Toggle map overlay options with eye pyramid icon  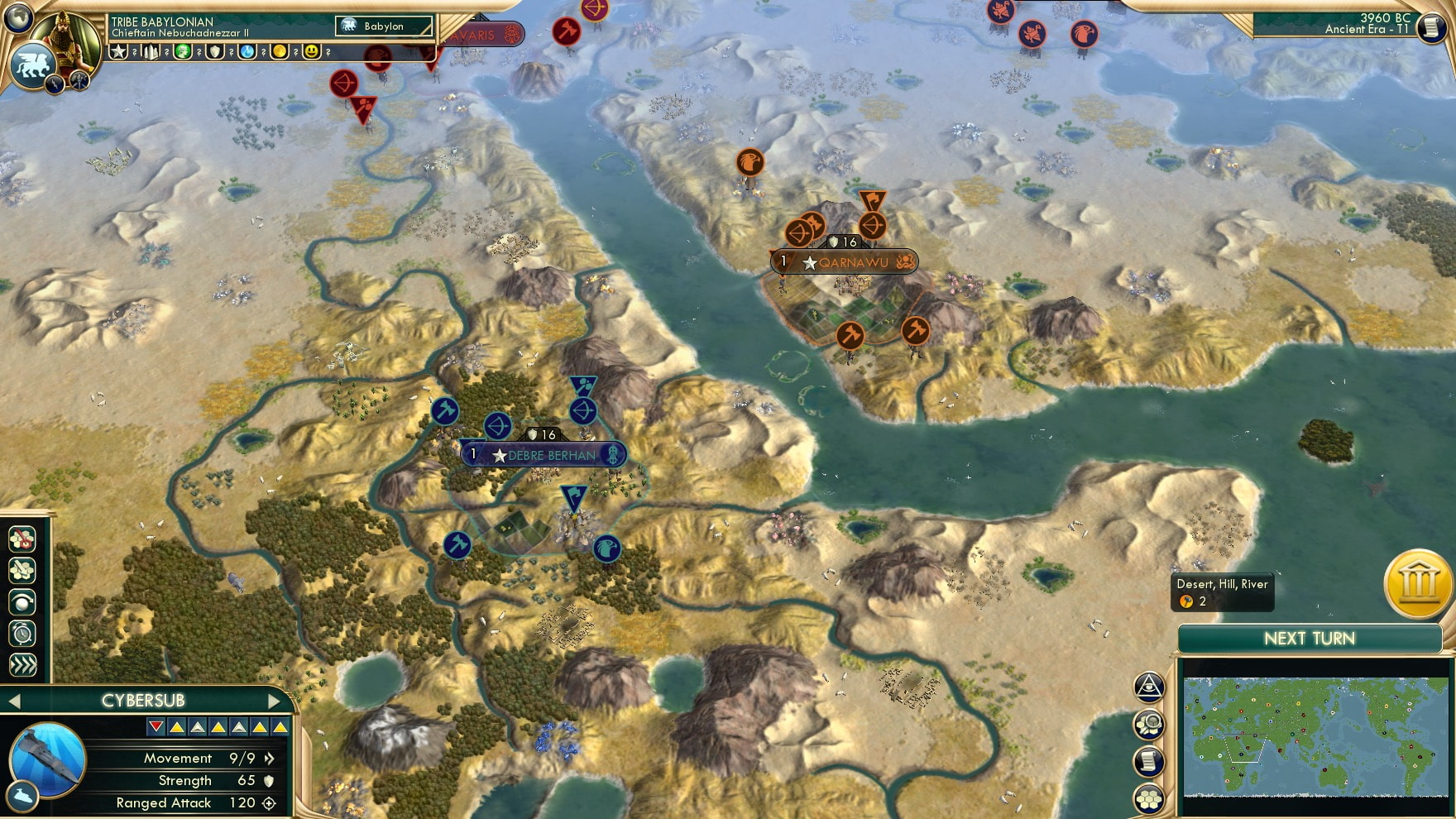[1148, 687]
